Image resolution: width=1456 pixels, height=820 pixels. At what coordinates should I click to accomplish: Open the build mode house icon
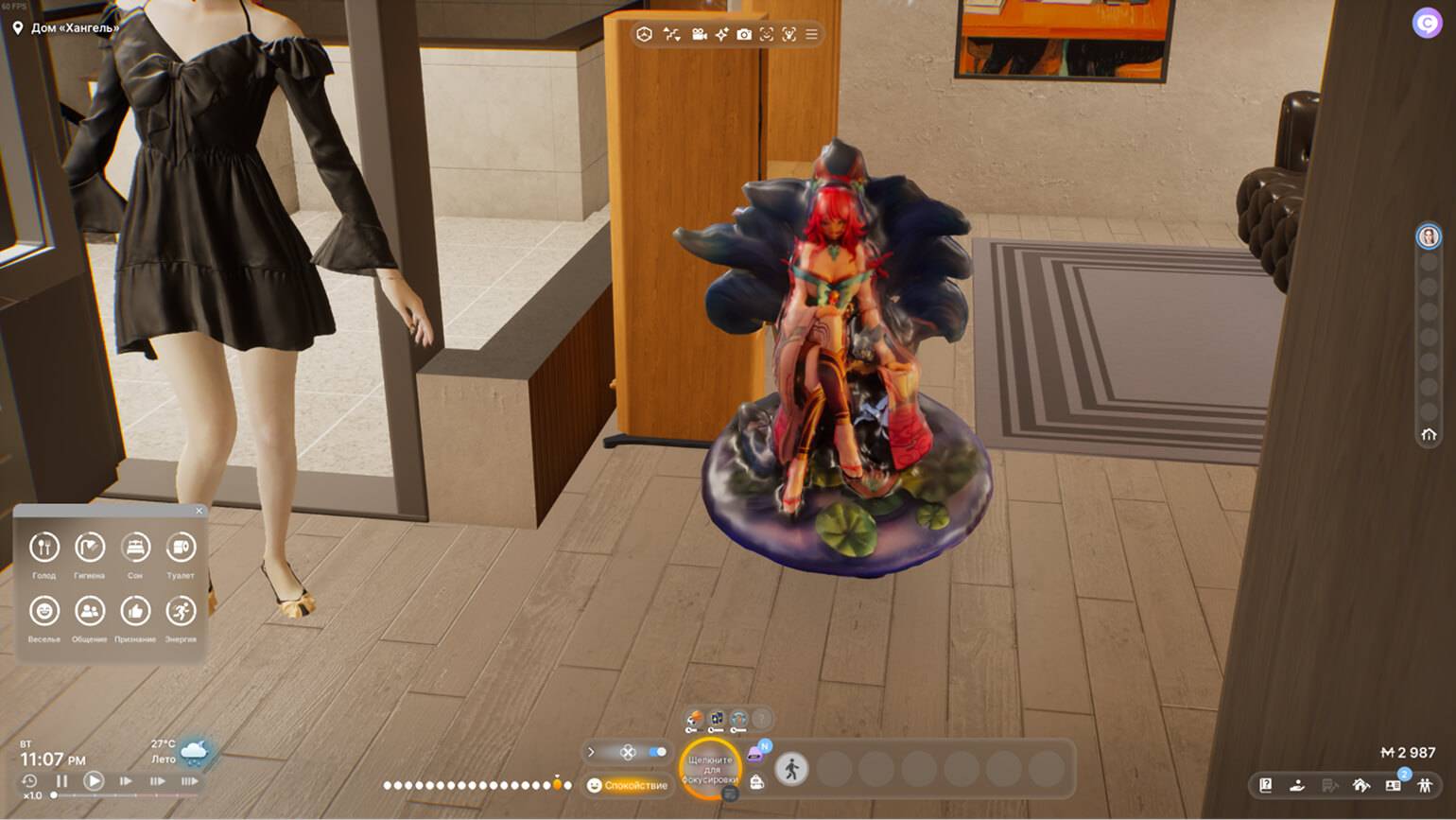point(1361,785)
